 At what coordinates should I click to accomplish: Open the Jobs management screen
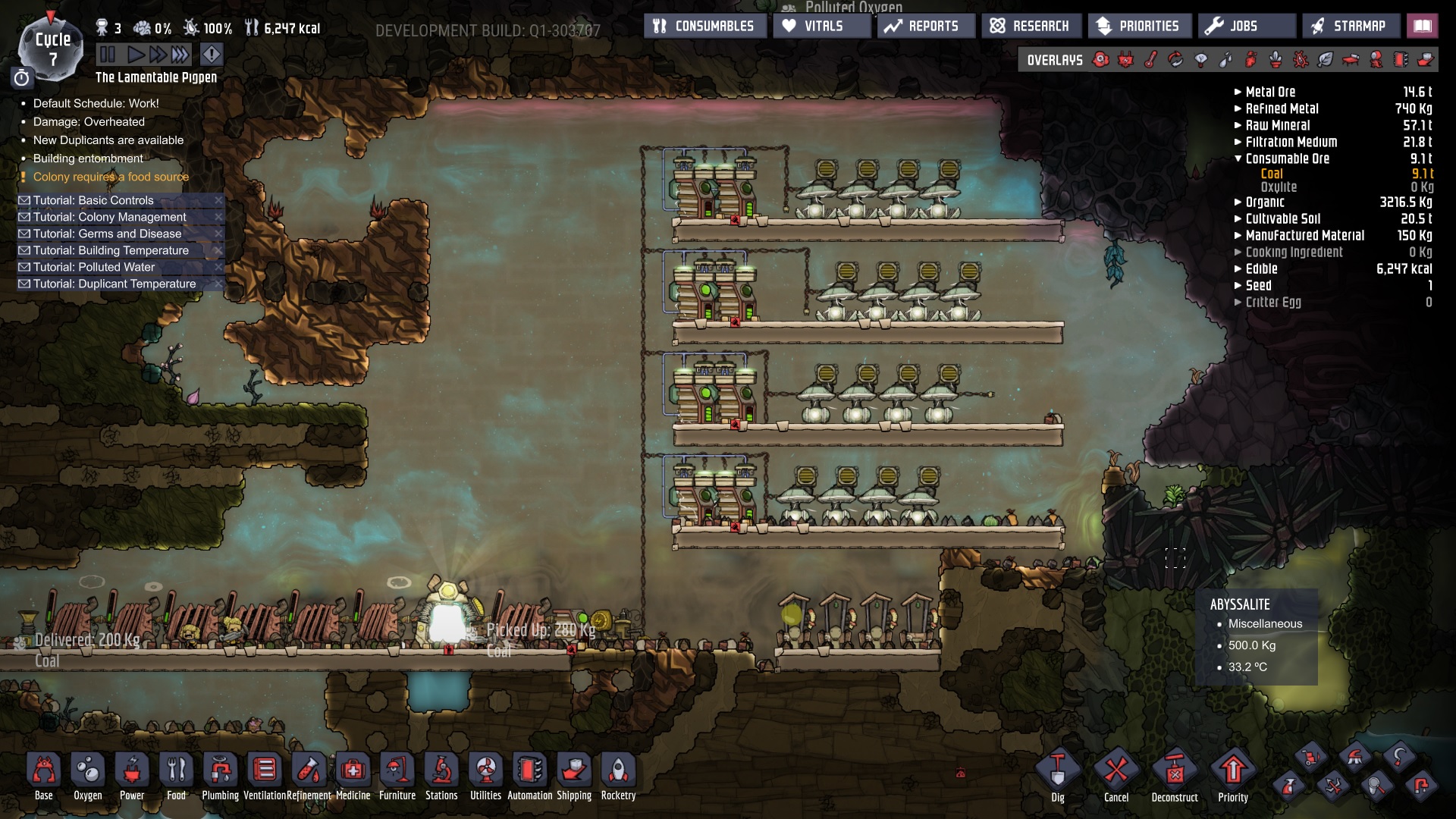pos(1246,26)
